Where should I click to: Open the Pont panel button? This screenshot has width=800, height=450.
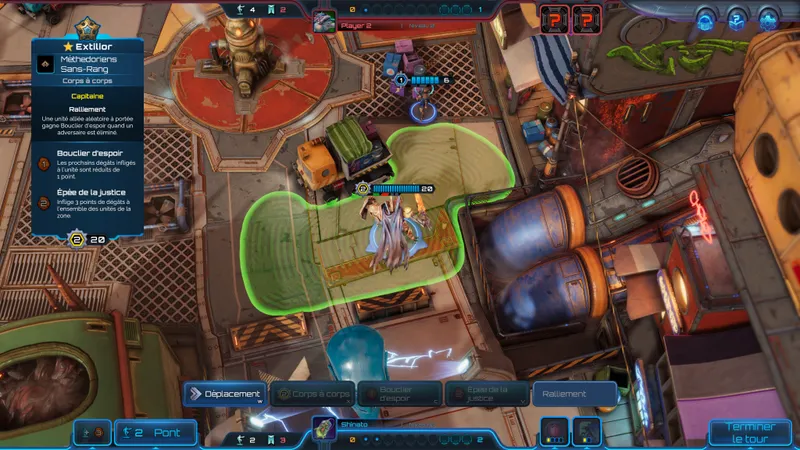tap(154, 433)
